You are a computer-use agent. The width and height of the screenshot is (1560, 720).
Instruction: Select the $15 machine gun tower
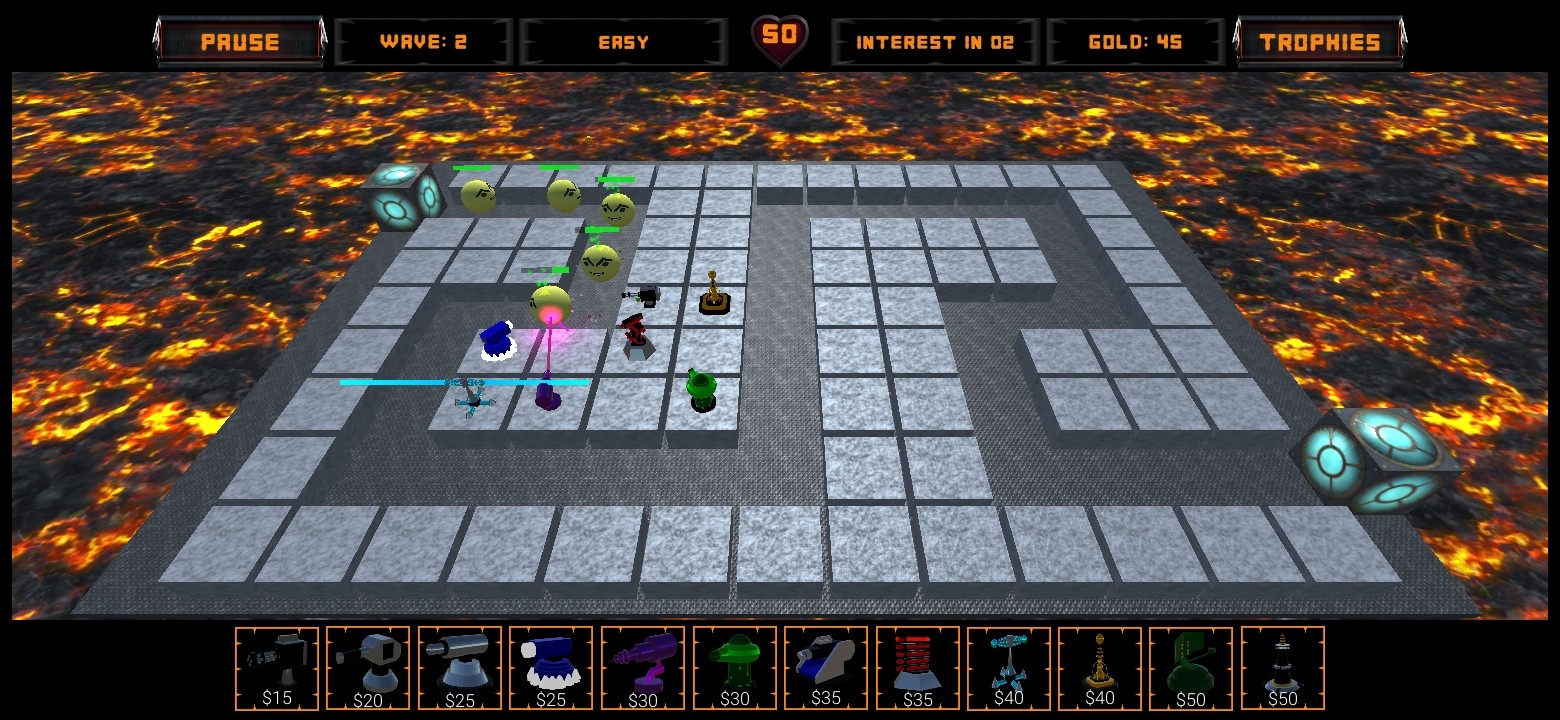pyautogui.click(x=277, y=668)
